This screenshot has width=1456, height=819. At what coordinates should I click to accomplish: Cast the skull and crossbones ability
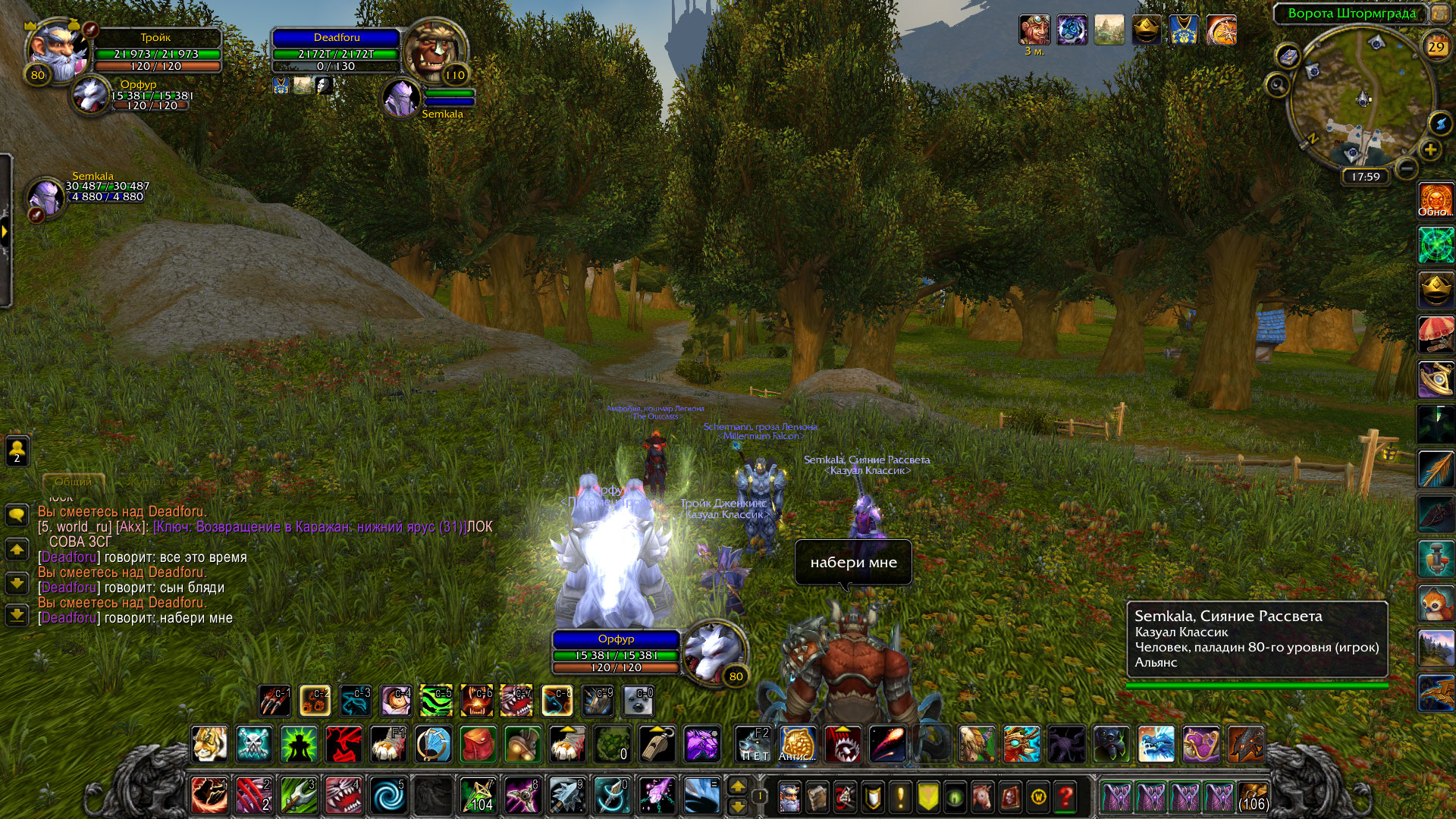coord(254,745)
